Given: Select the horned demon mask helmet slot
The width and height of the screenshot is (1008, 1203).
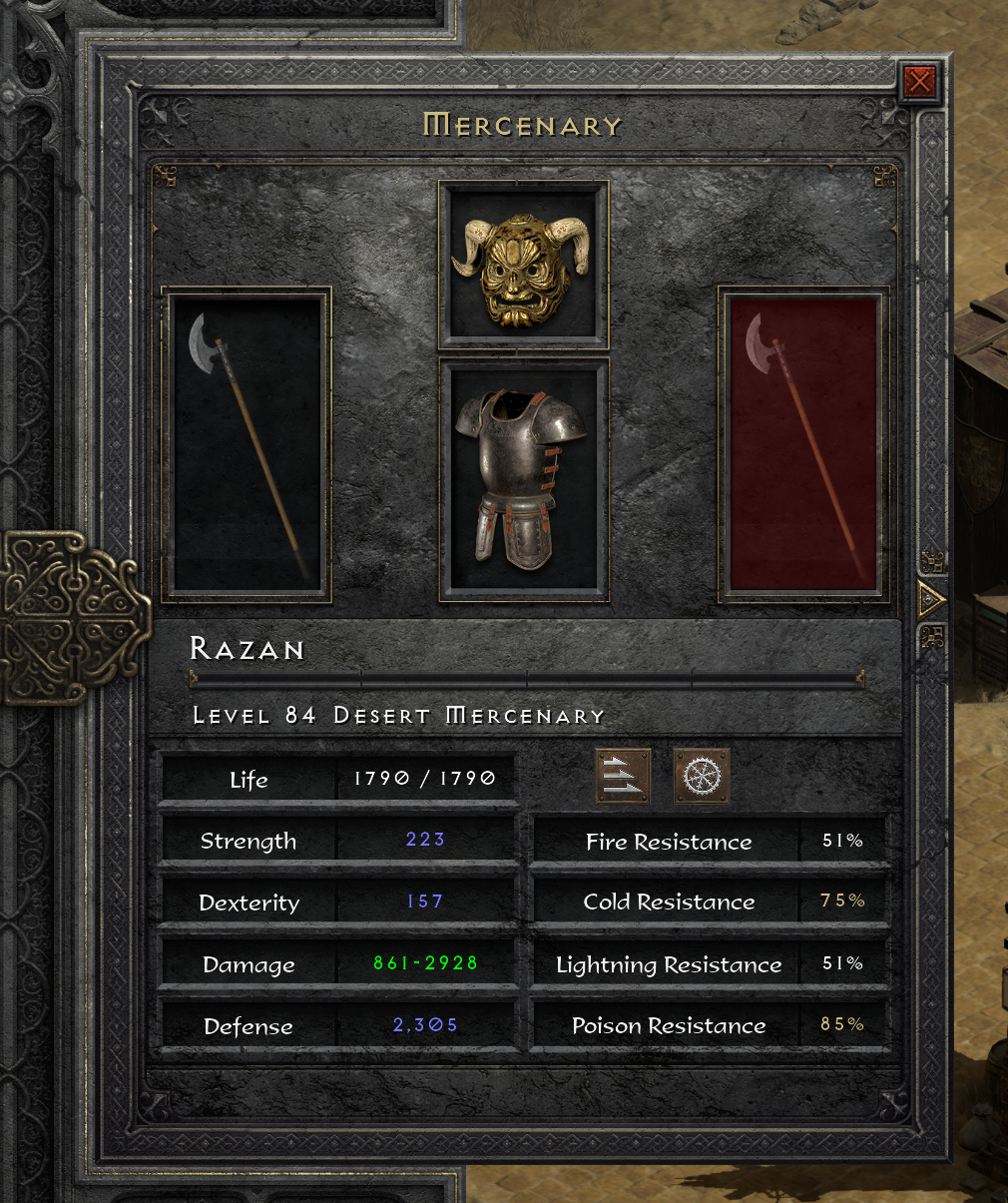Looking at the screenshot, I should tap(524, 266).
